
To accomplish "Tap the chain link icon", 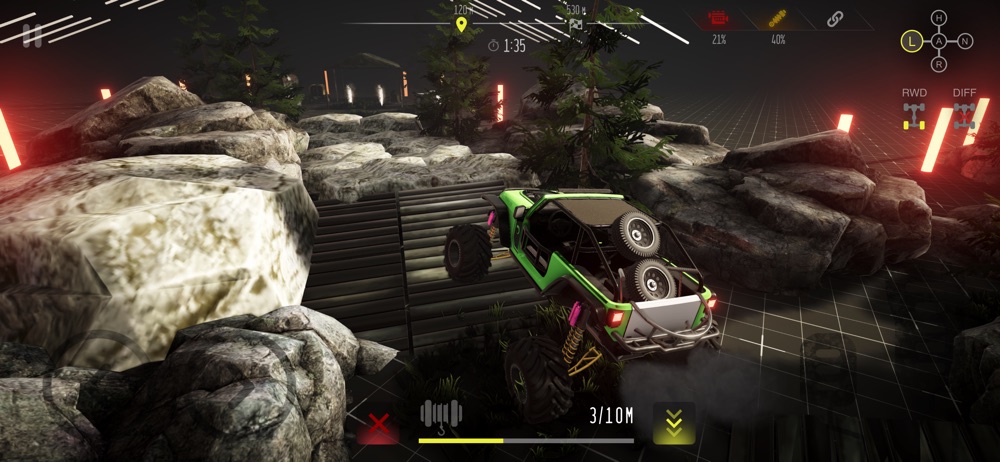I will [835, 18].
